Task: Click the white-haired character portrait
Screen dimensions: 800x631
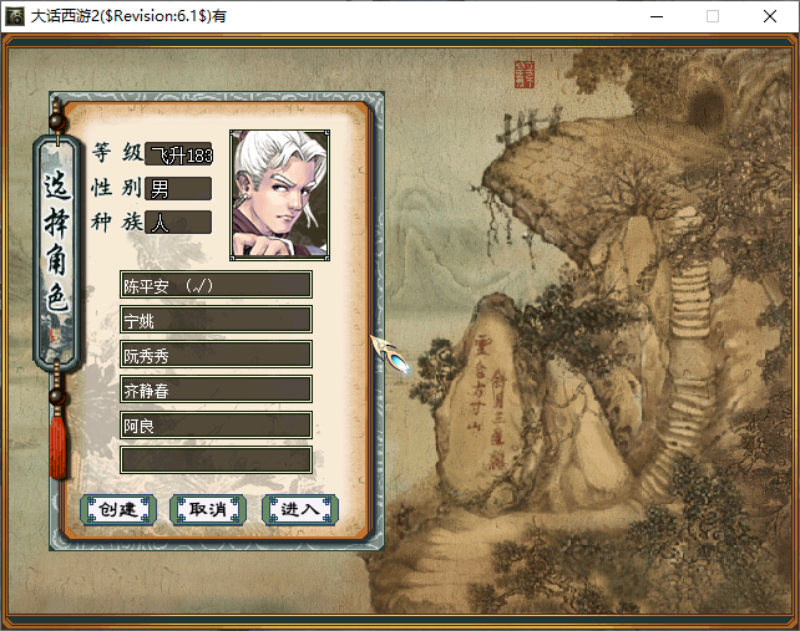Action: [x=280, y=194]
